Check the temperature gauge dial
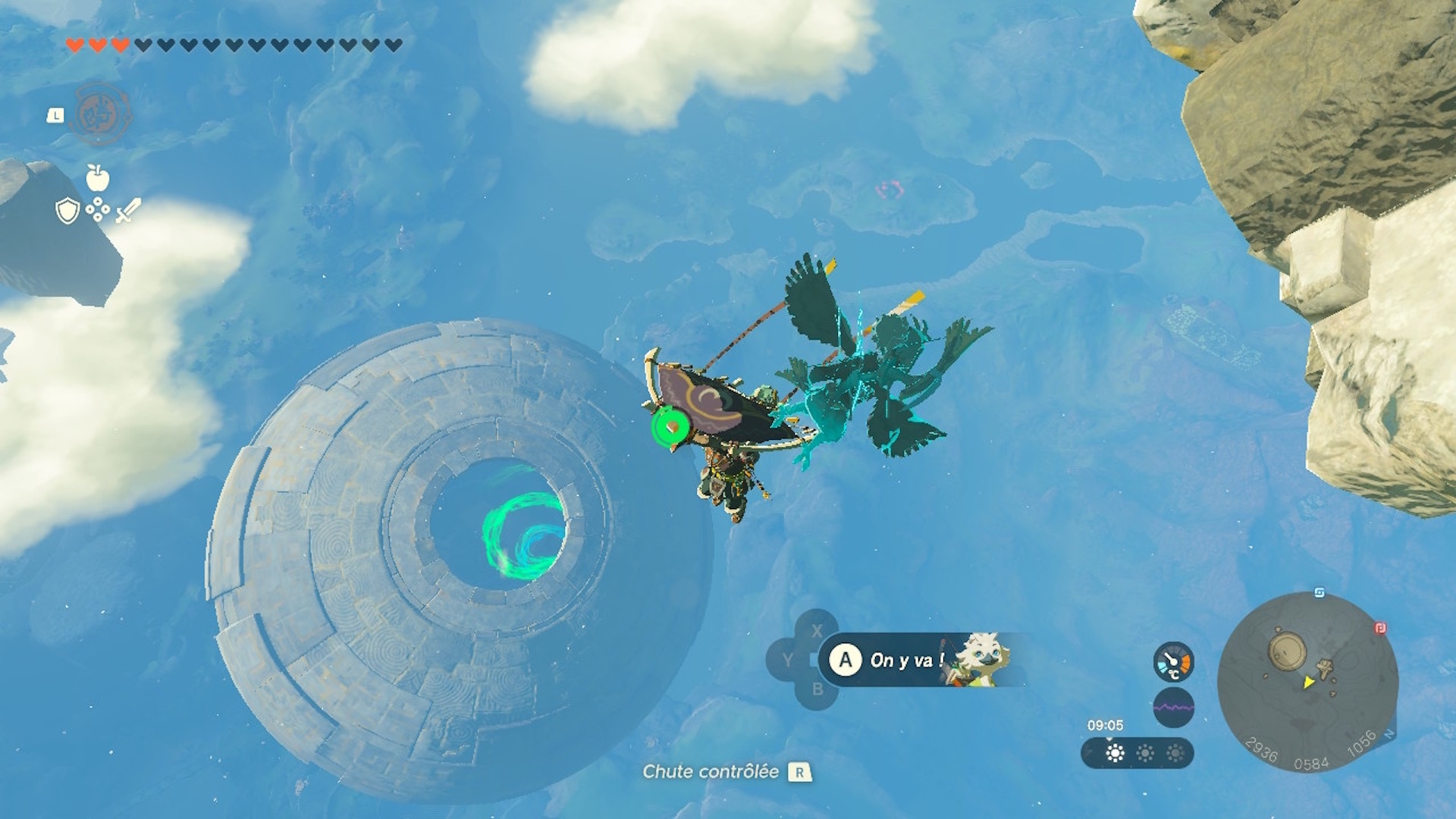The image size is (1456, 819). [x=1173, y=662]
